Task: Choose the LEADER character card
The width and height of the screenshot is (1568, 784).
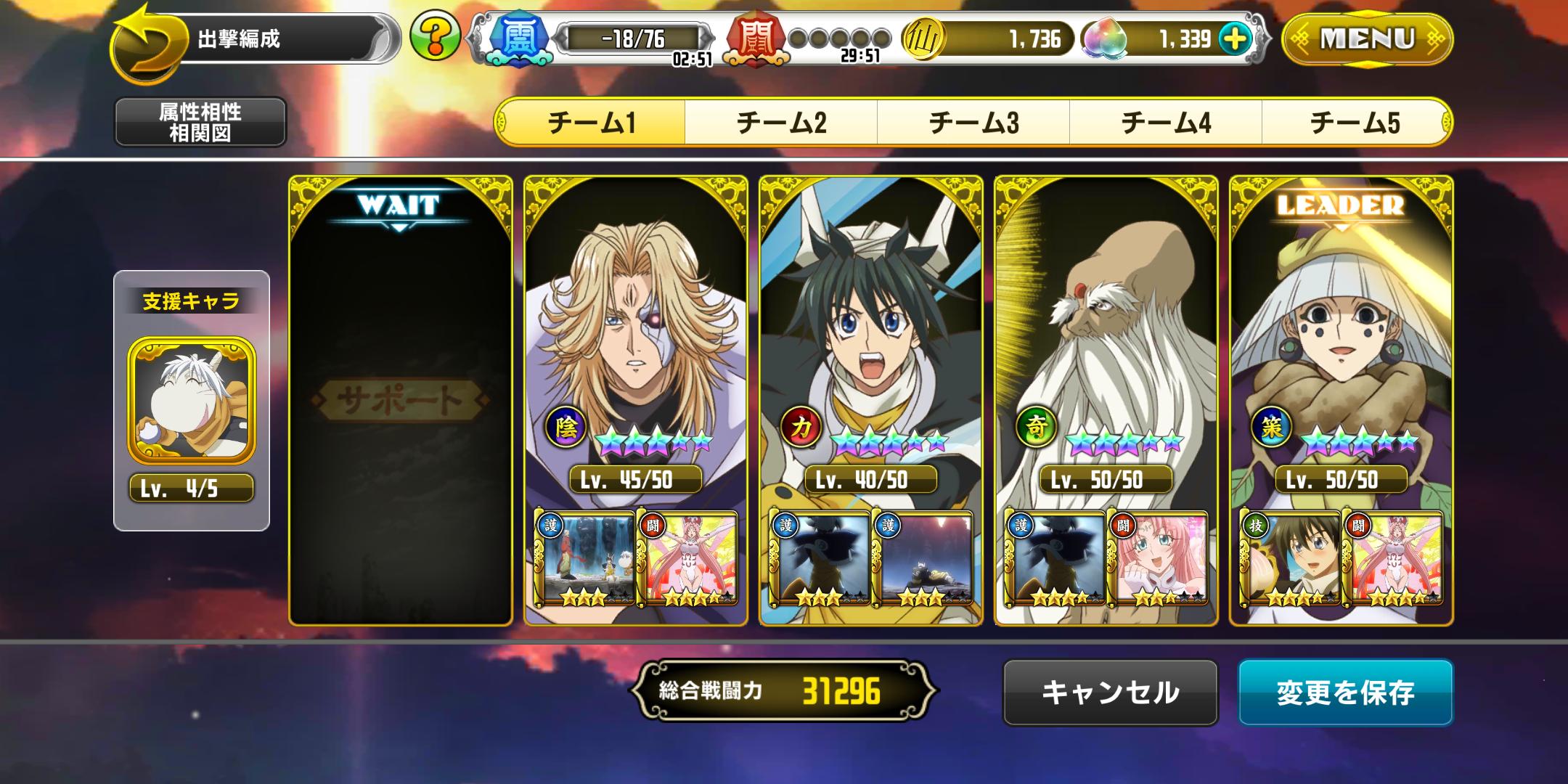Action: (1341, 327)
